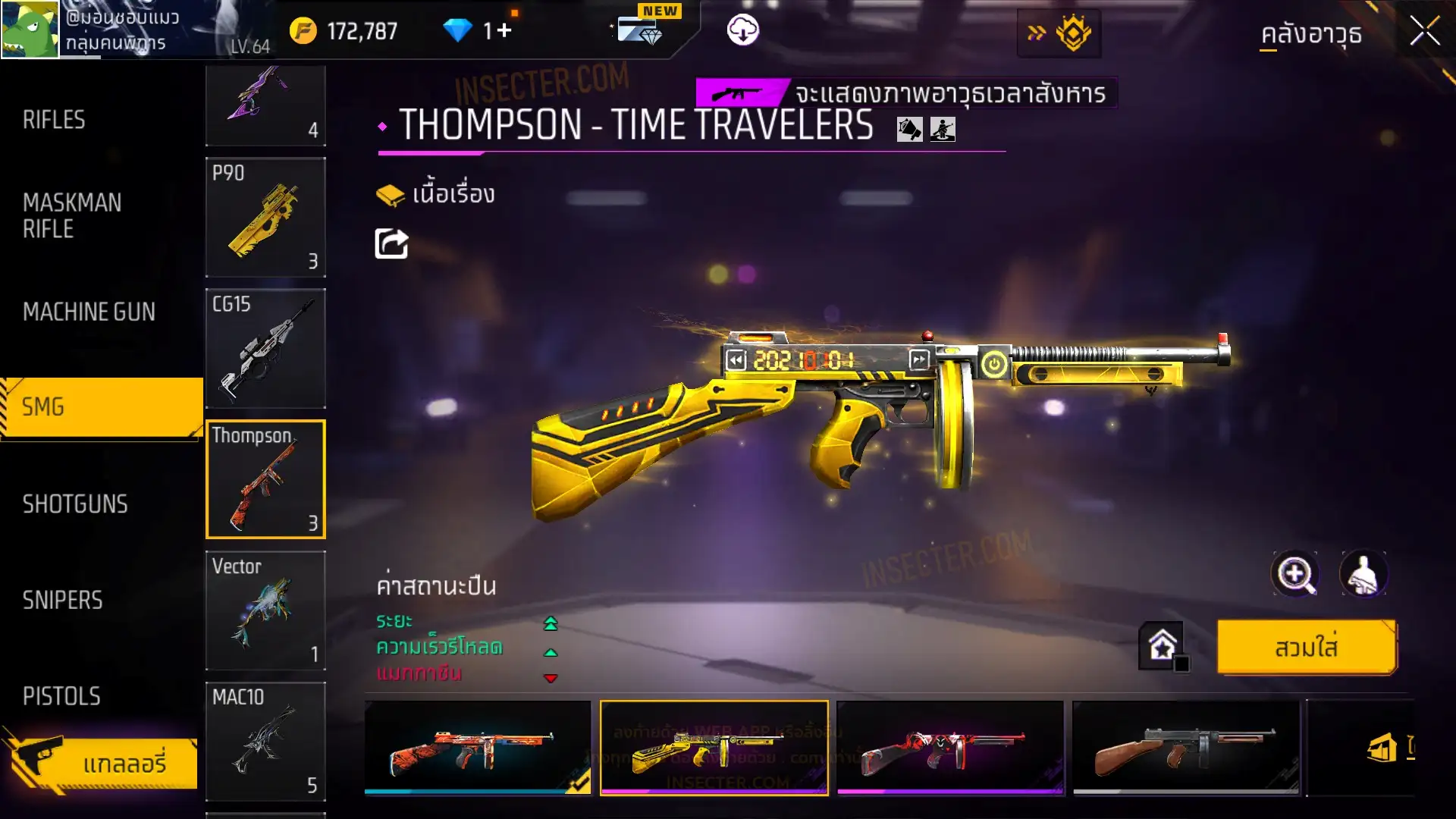The image size is (1456, 819).
Task: Switch to the RIFLES category
Action: pyautogui.click(x=54, y=120)
